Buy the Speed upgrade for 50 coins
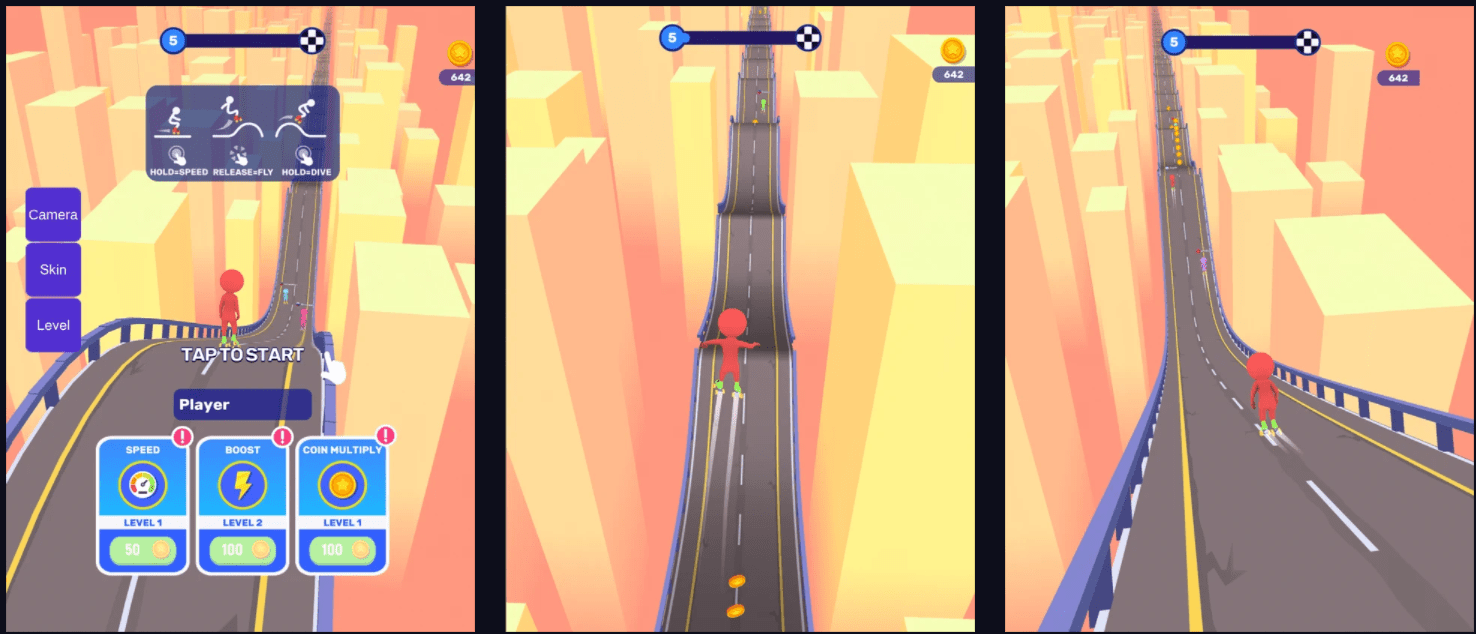Screen dimensions: 1476x634 click(142, 549)
